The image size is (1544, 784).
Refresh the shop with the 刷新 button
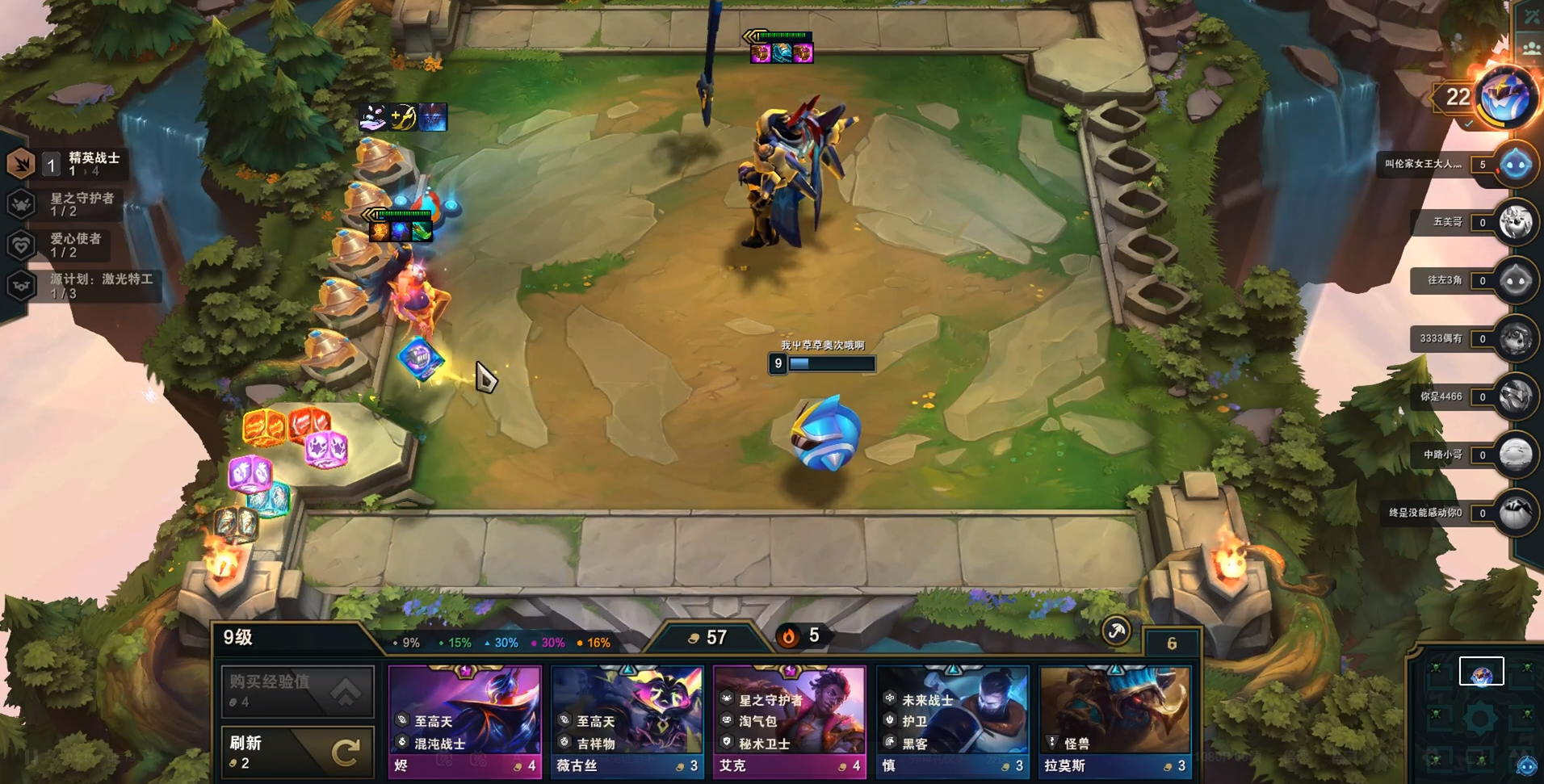[297, 752]
